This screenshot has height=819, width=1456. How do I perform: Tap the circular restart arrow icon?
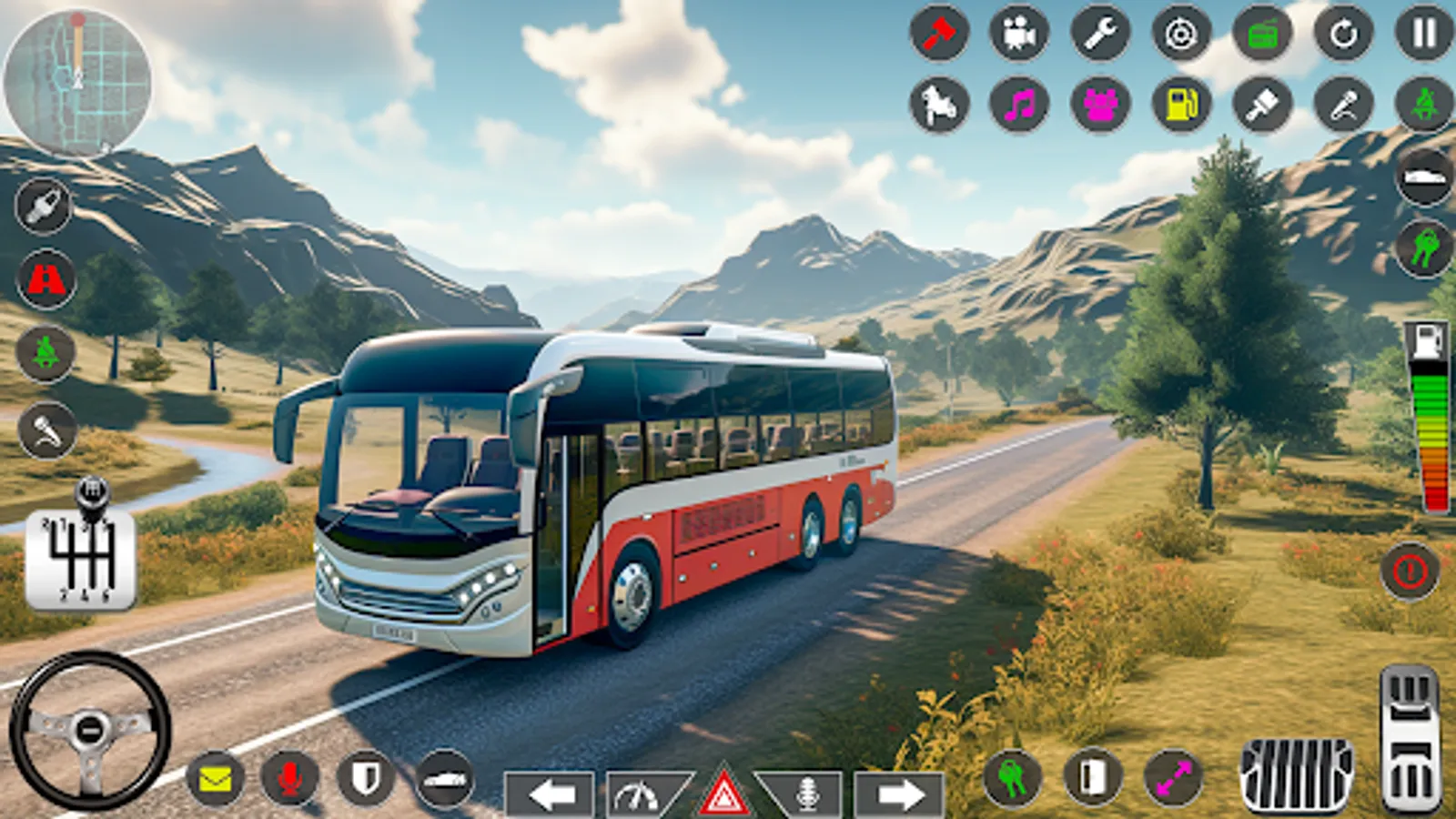pos(1343,34)
